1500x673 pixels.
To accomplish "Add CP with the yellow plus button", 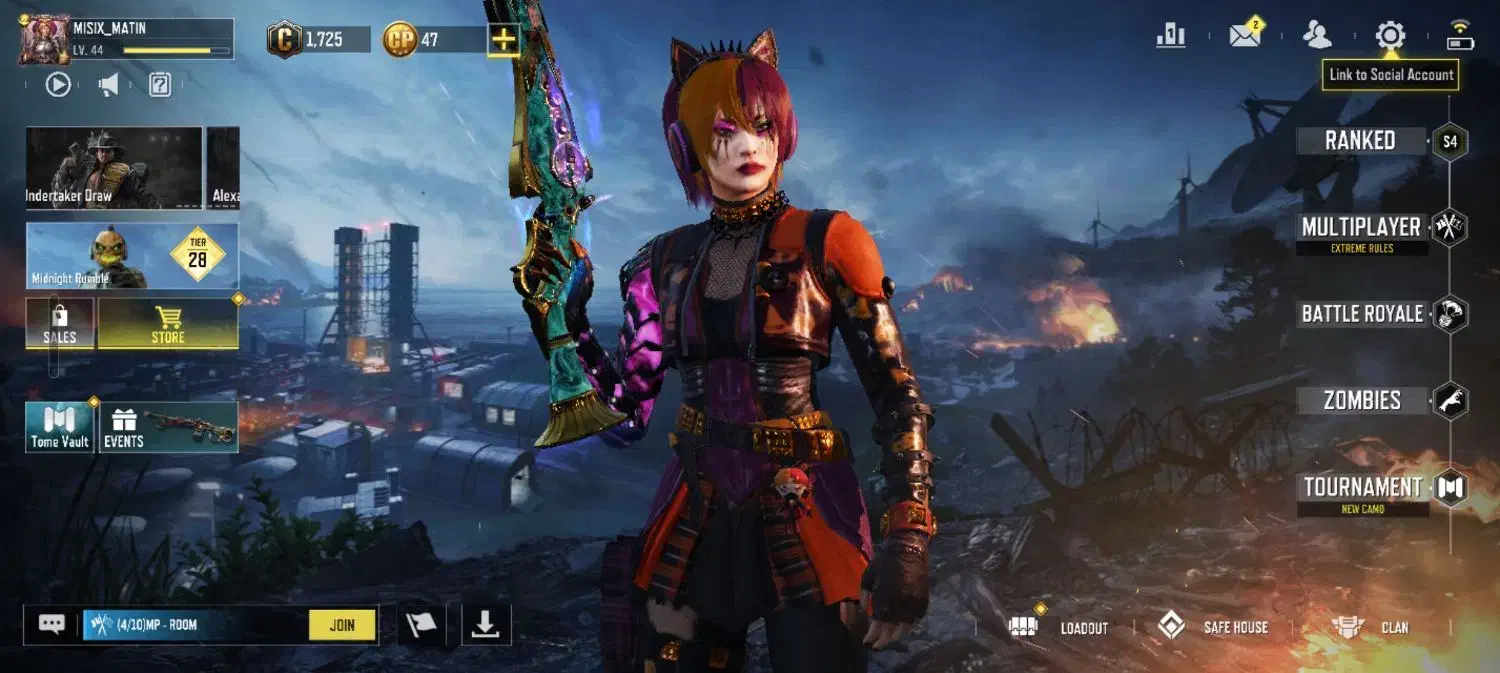I will pyautogui.click(x=504, y=40).
